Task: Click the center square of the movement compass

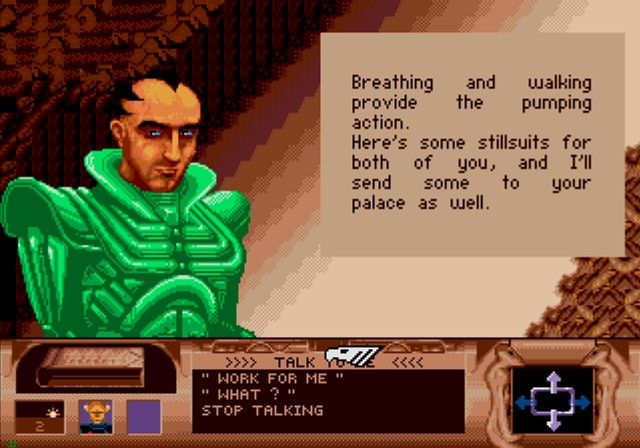Action: tap(553, 402)
